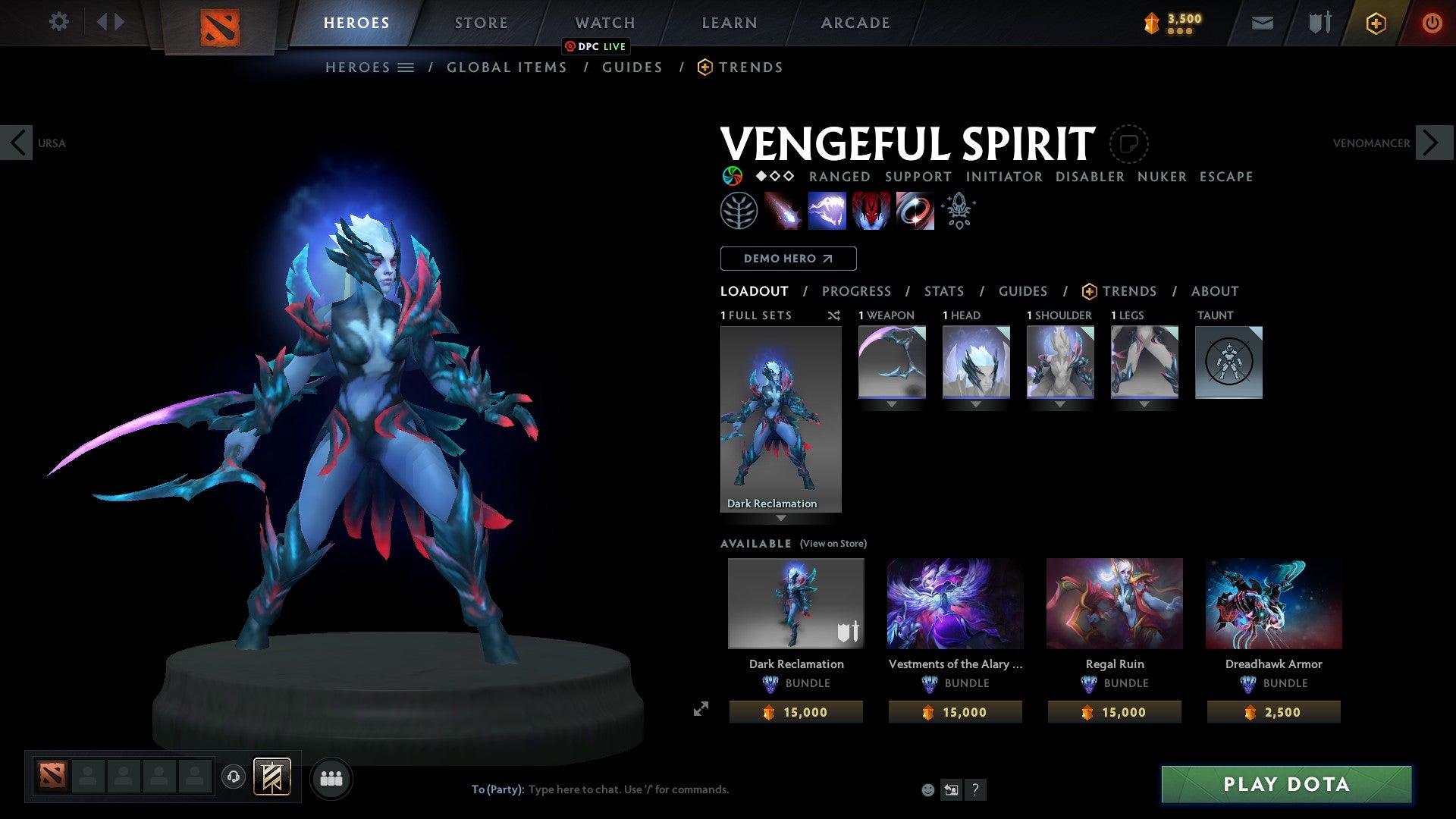Expand the Dark Reclamation set details
This screenshot has width=1456, height=819.
[x=781, y=518]
